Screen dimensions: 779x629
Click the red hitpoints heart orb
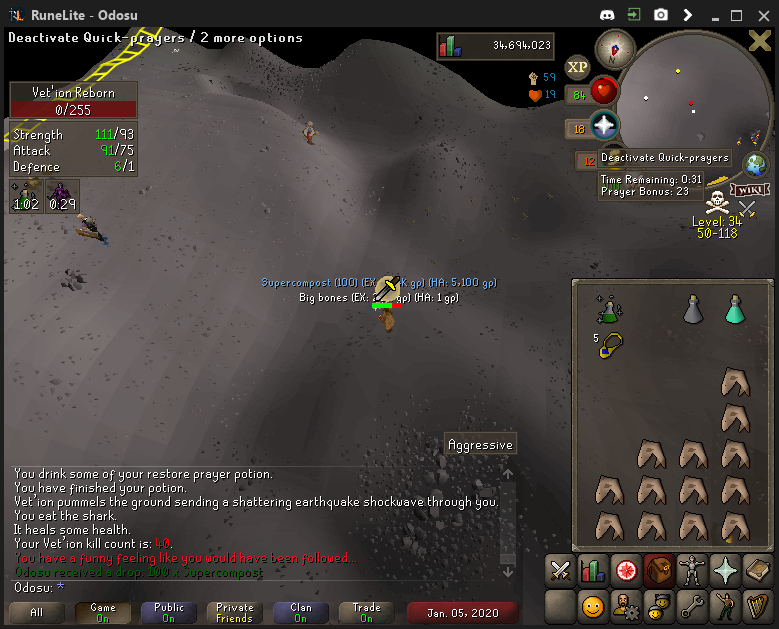pyautogui.click(x=603, y=91)
